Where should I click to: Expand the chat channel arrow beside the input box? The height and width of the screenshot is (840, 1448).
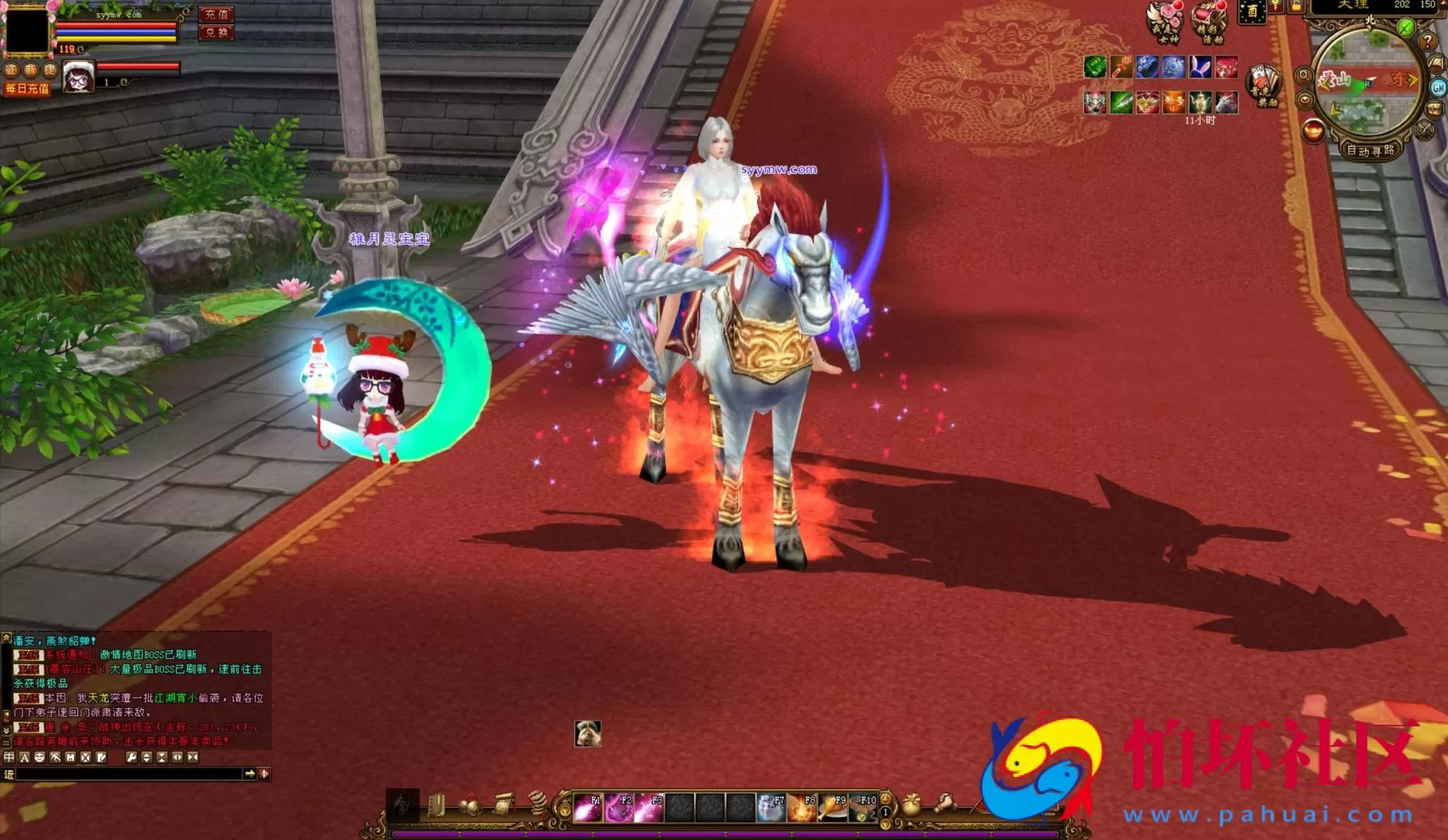coord(250,774)
